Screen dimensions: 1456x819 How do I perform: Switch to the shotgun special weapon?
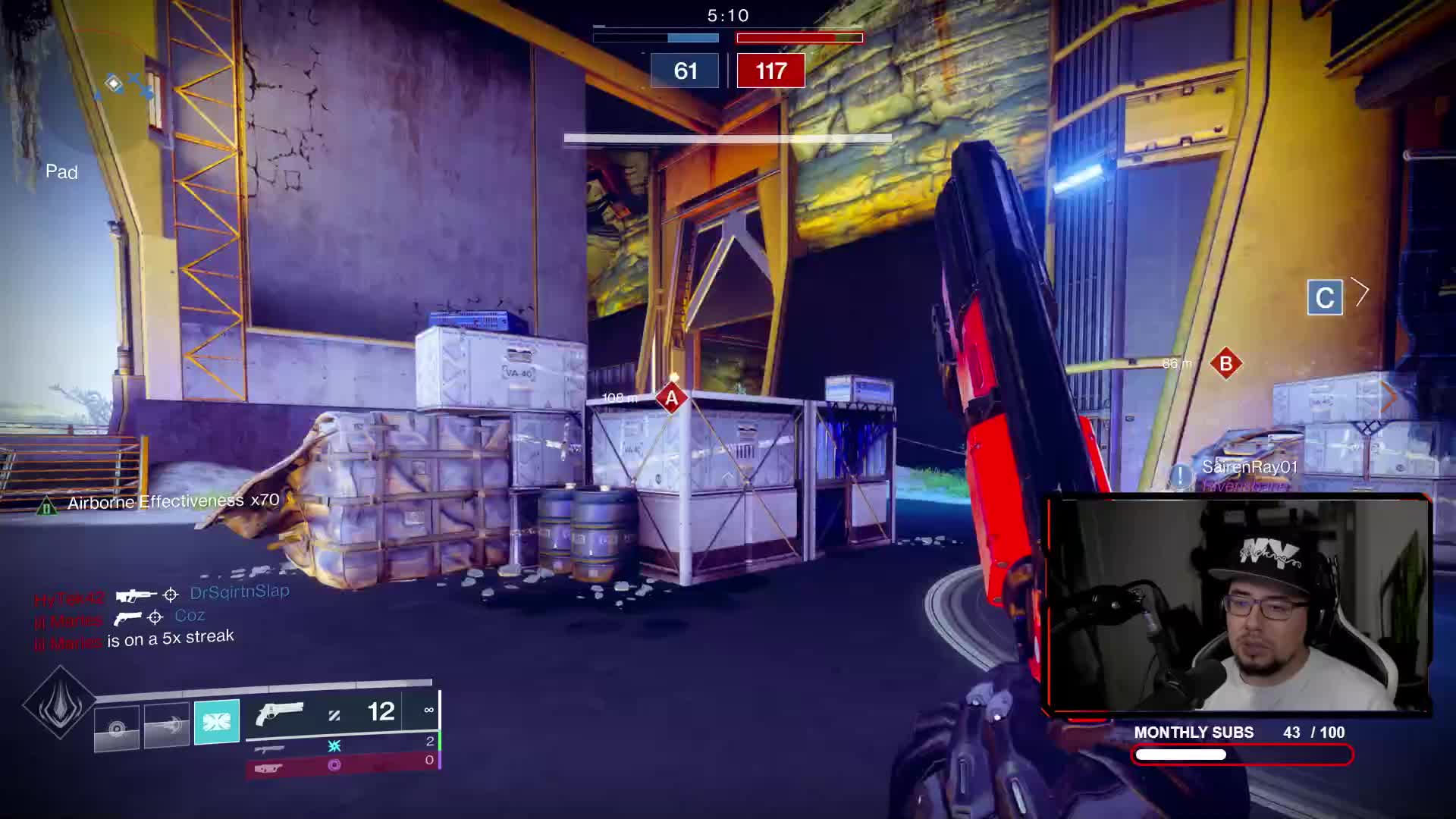270,748
